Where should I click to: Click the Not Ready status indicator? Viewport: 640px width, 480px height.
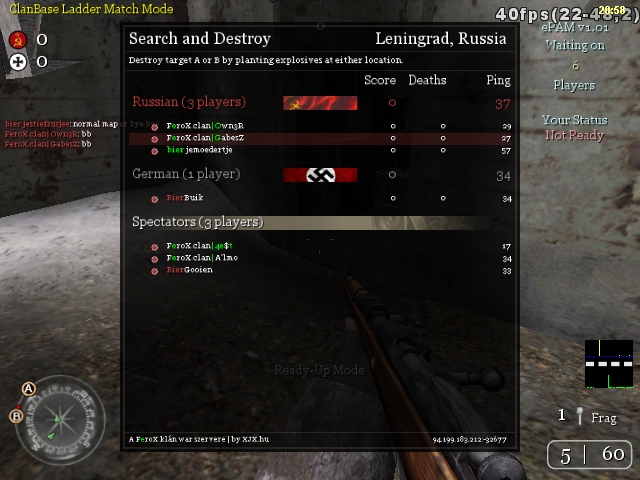574,135
